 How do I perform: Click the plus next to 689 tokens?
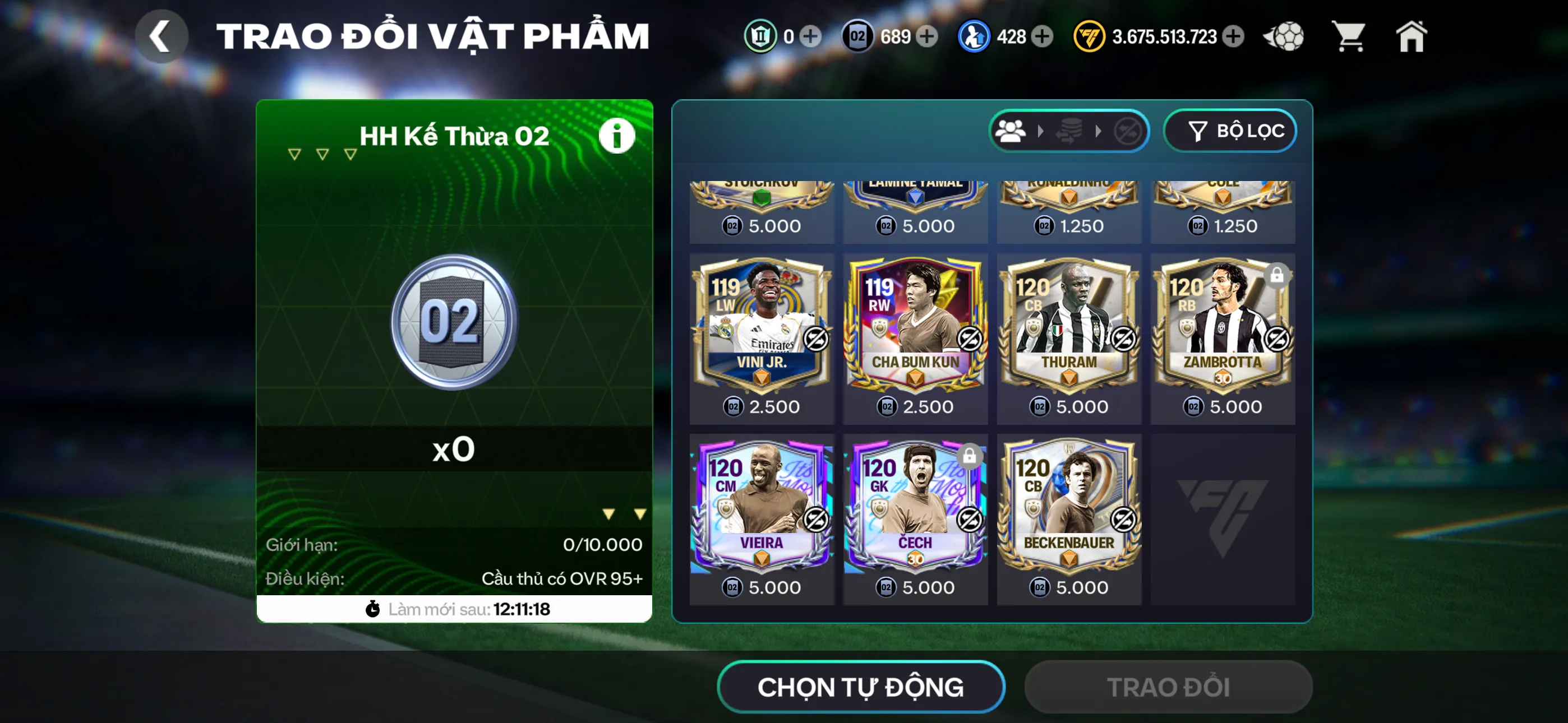926,37
